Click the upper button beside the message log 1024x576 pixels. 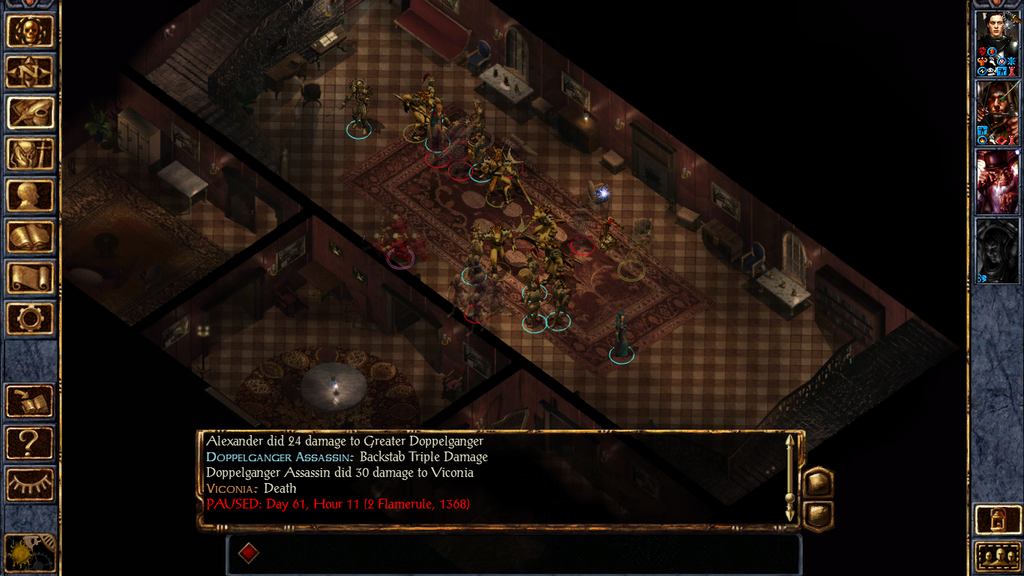tap(818, 482)
